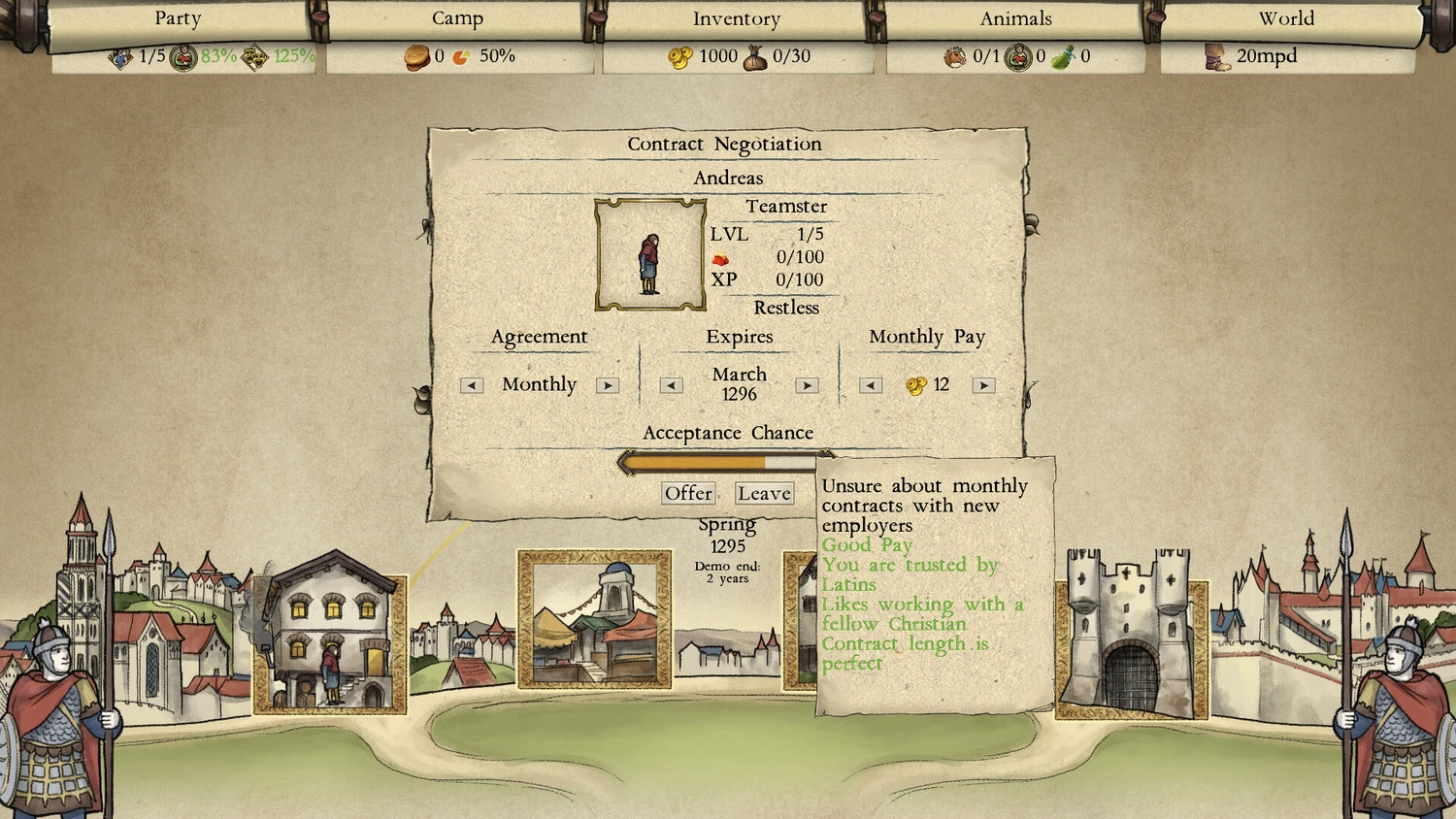Move Expires date later
This screenshot has width=1456, height=819.
point(807,385)
